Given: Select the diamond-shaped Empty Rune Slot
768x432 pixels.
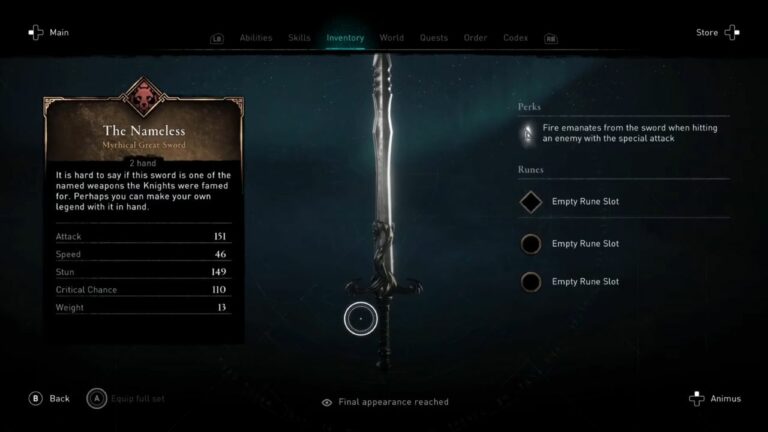Looking at the screenshot, I should point(531,202).
